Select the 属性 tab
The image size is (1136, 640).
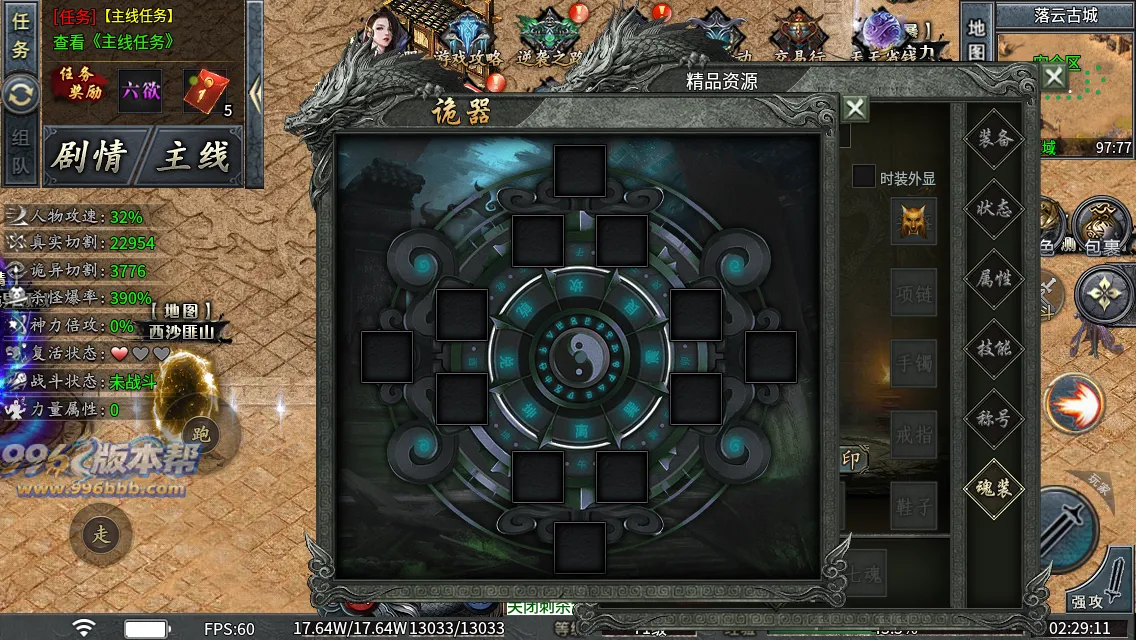[x=994, y=278]
